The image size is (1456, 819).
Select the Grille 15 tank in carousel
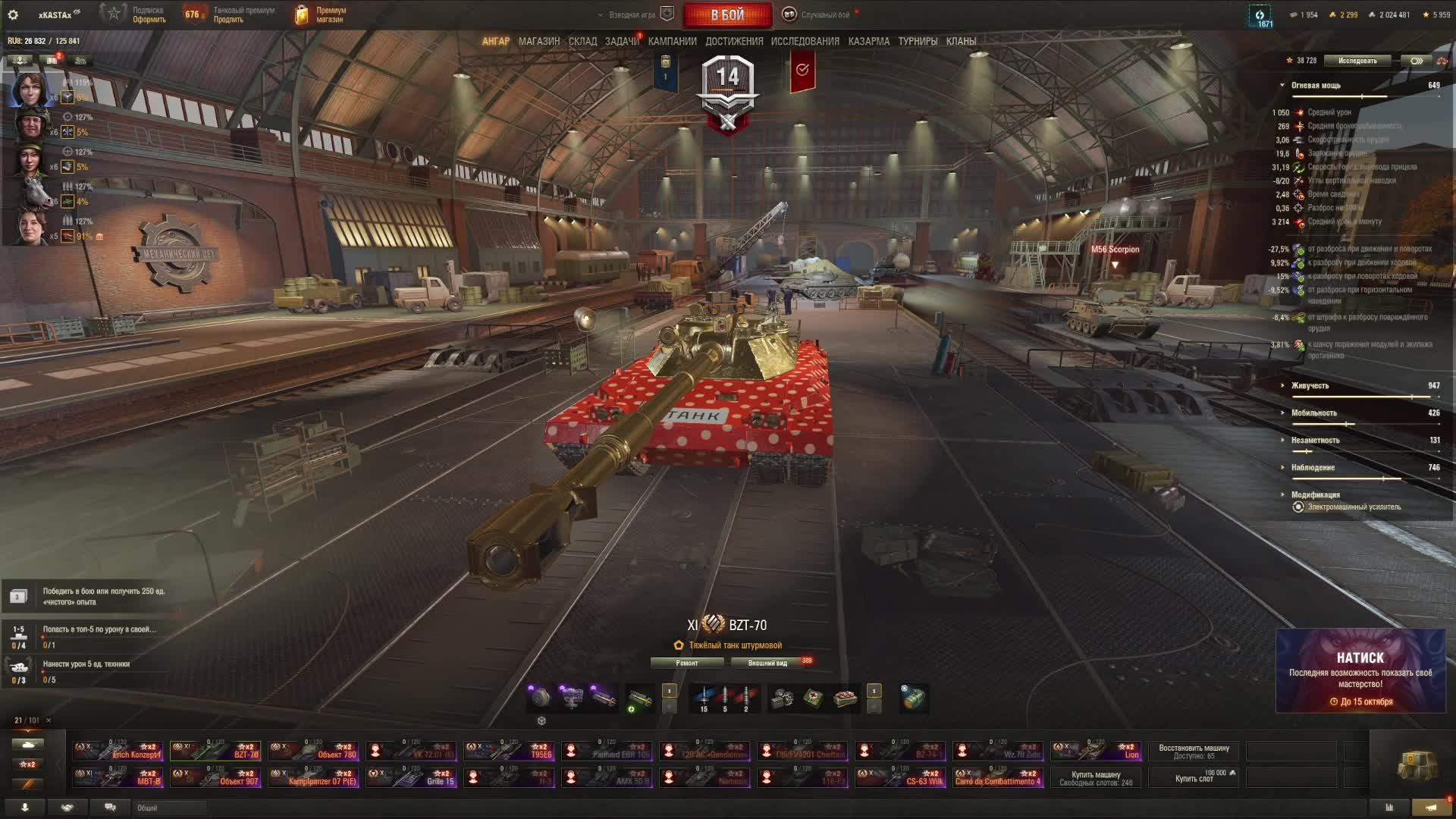coord(412,777)
